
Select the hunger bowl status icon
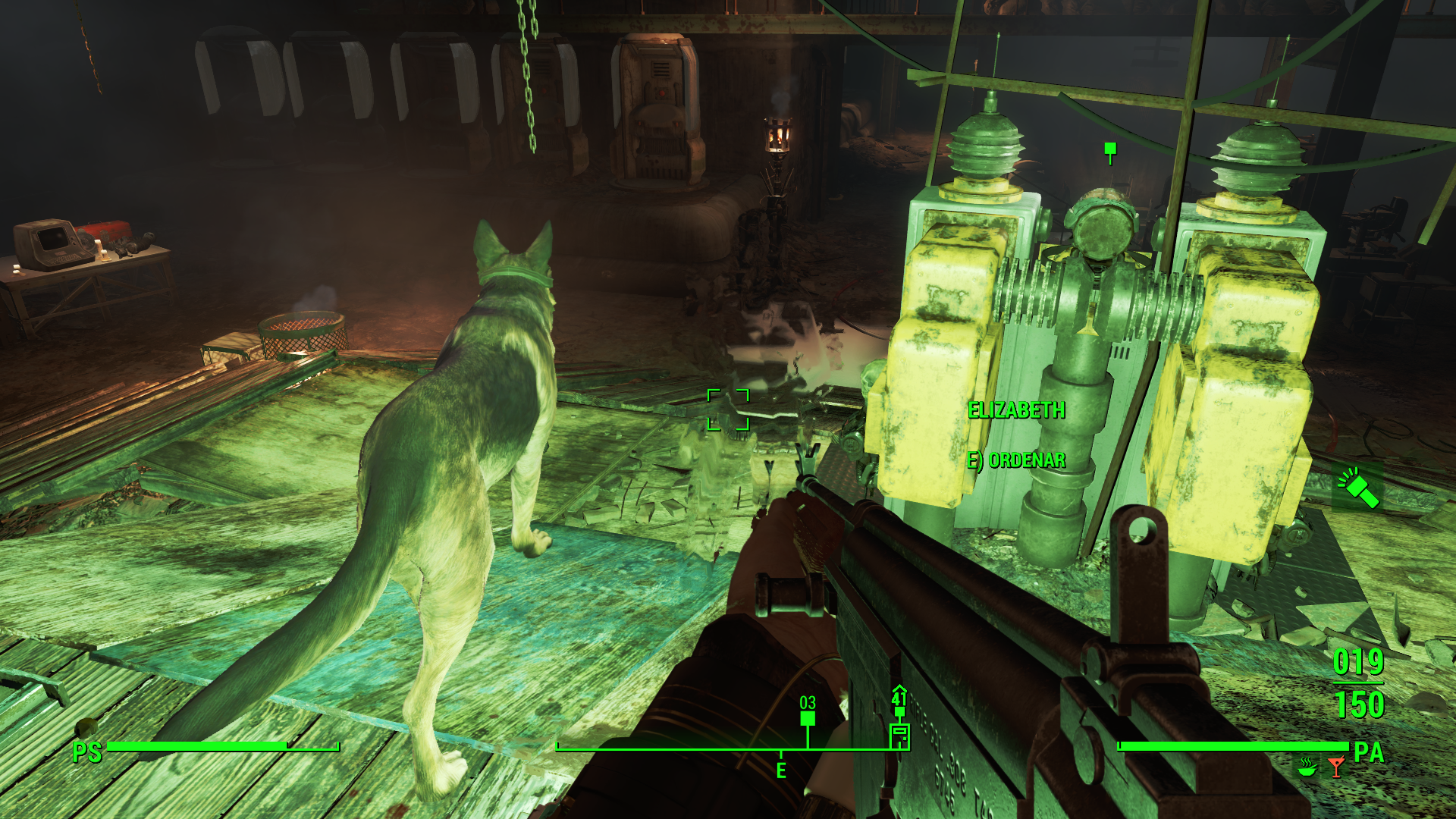1307,767
